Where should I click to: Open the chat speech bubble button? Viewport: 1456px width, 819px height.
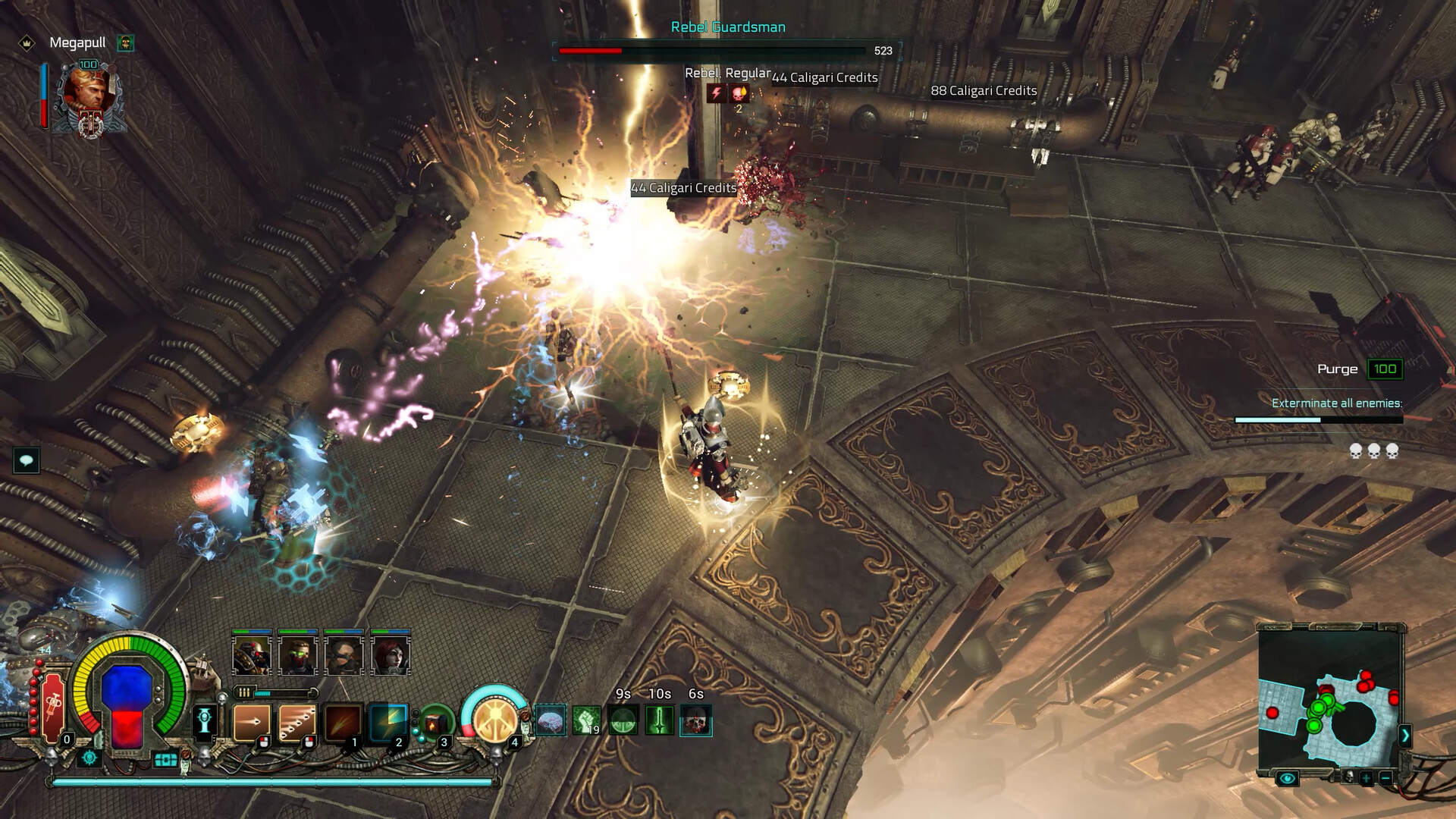click(27, 460)
